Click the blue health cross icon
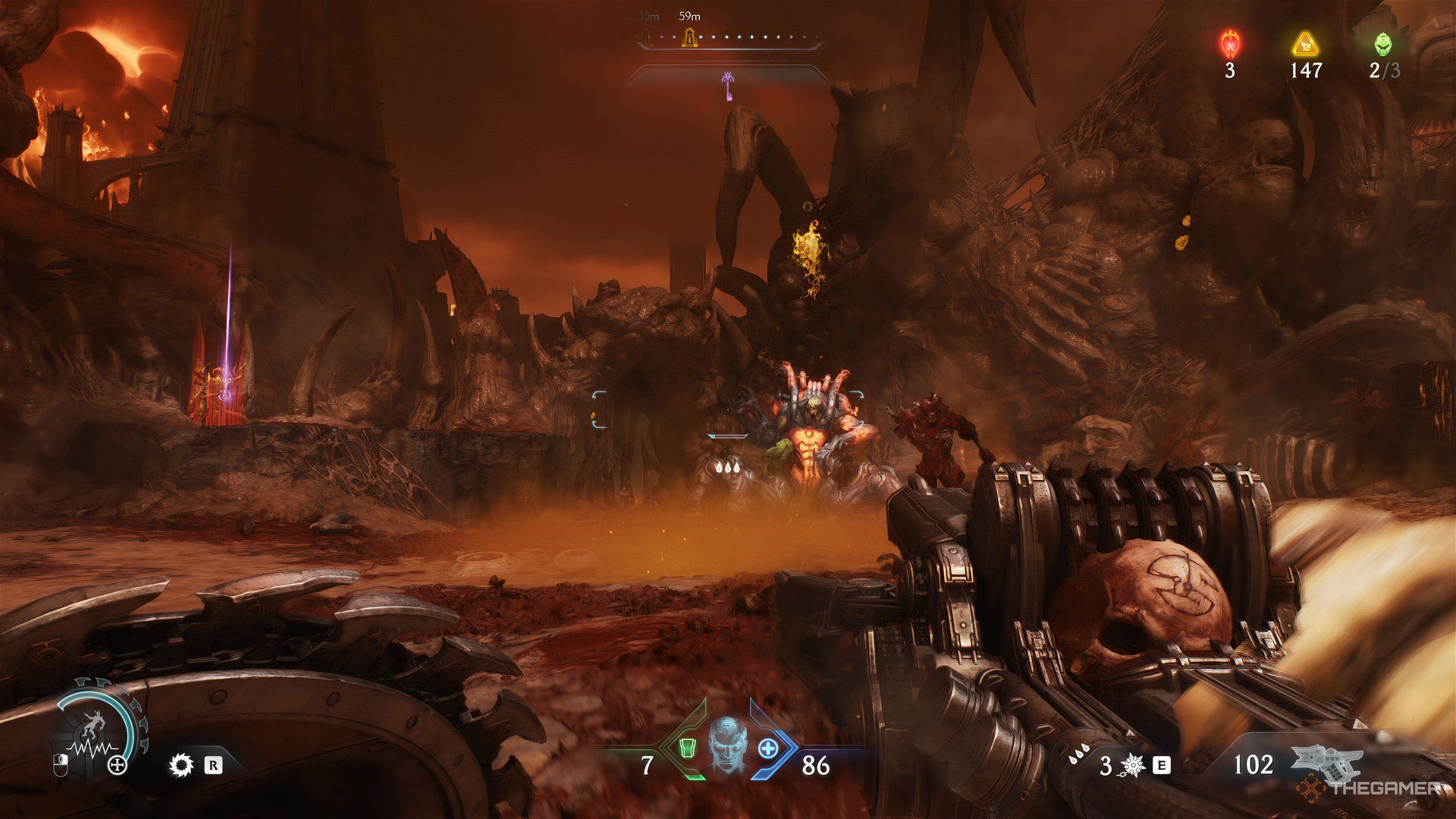Image resolution: width=1456 pixels, height=819 pixels. point(768,748)
